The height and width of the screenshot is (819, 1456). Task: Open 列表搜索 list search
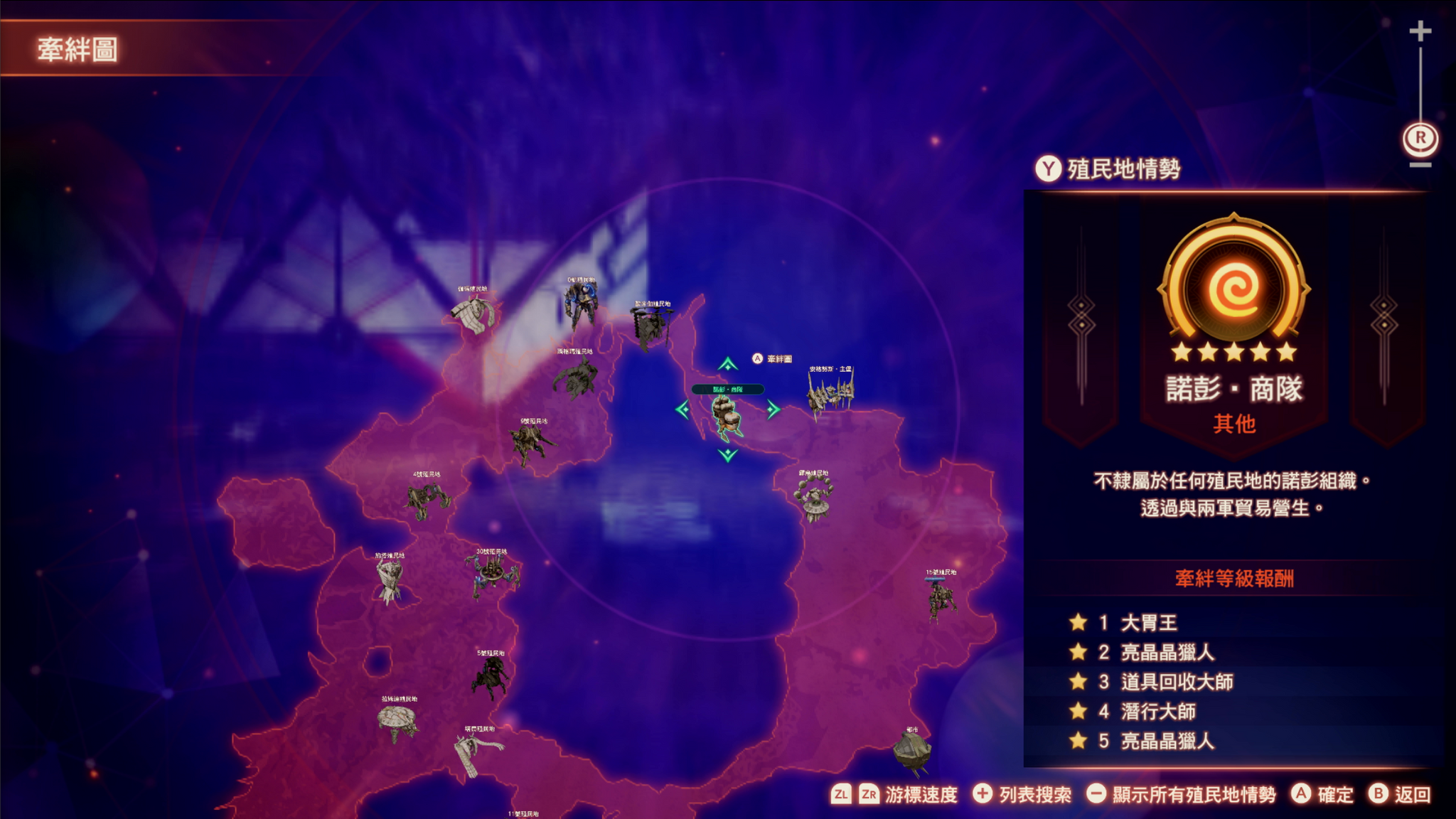pos(1022,794)
